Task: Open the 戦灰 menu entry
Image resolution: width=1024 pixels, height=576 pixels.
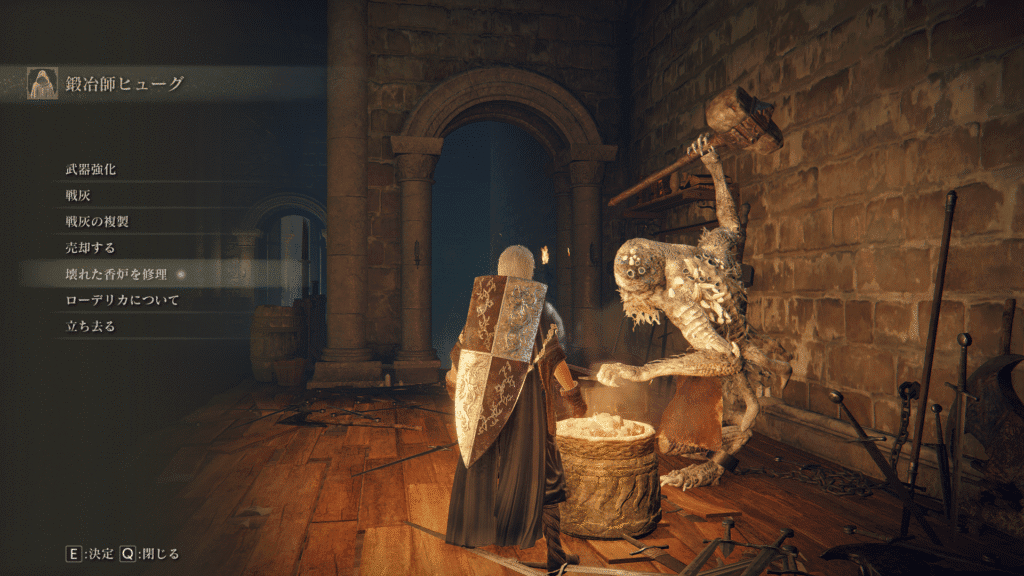Action: pos(78,196)
